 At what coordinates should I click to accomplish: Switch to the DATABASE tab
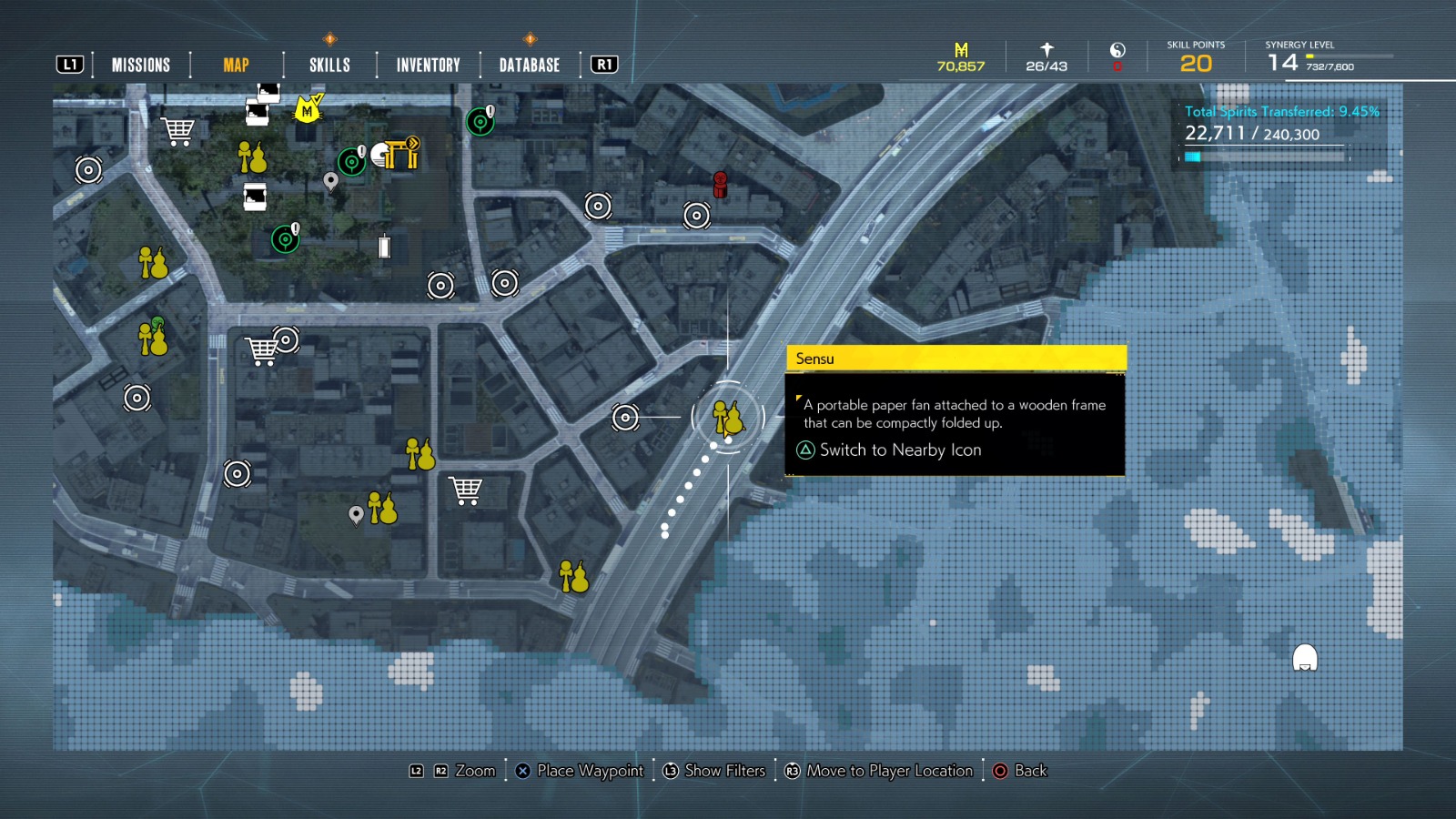coord(528,65)
